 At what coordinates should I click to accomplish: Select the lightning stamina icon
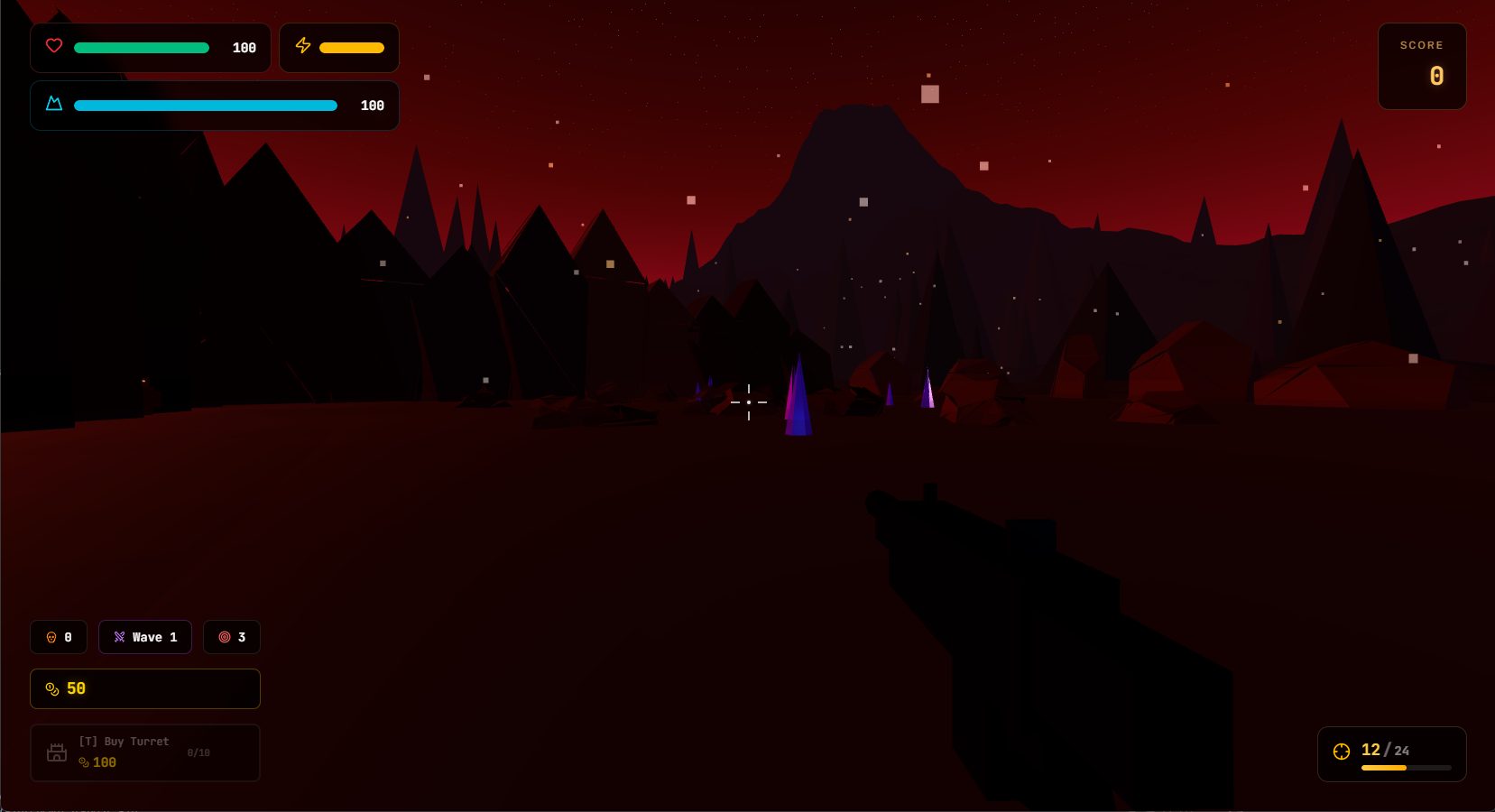[303, 46]
